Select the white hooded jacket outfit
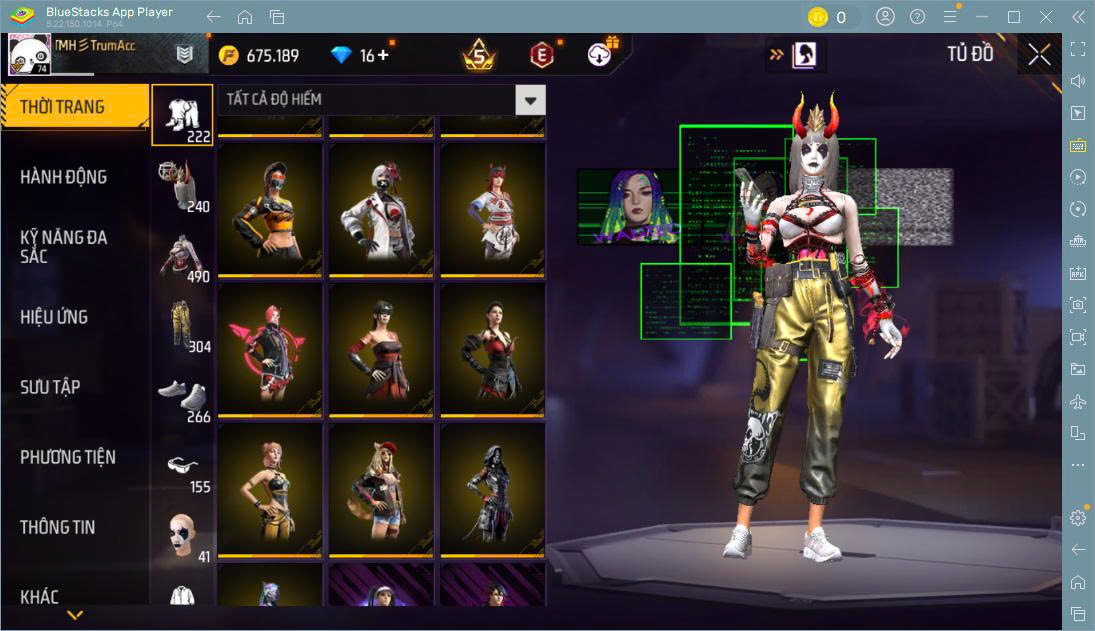 click(381, 208)
